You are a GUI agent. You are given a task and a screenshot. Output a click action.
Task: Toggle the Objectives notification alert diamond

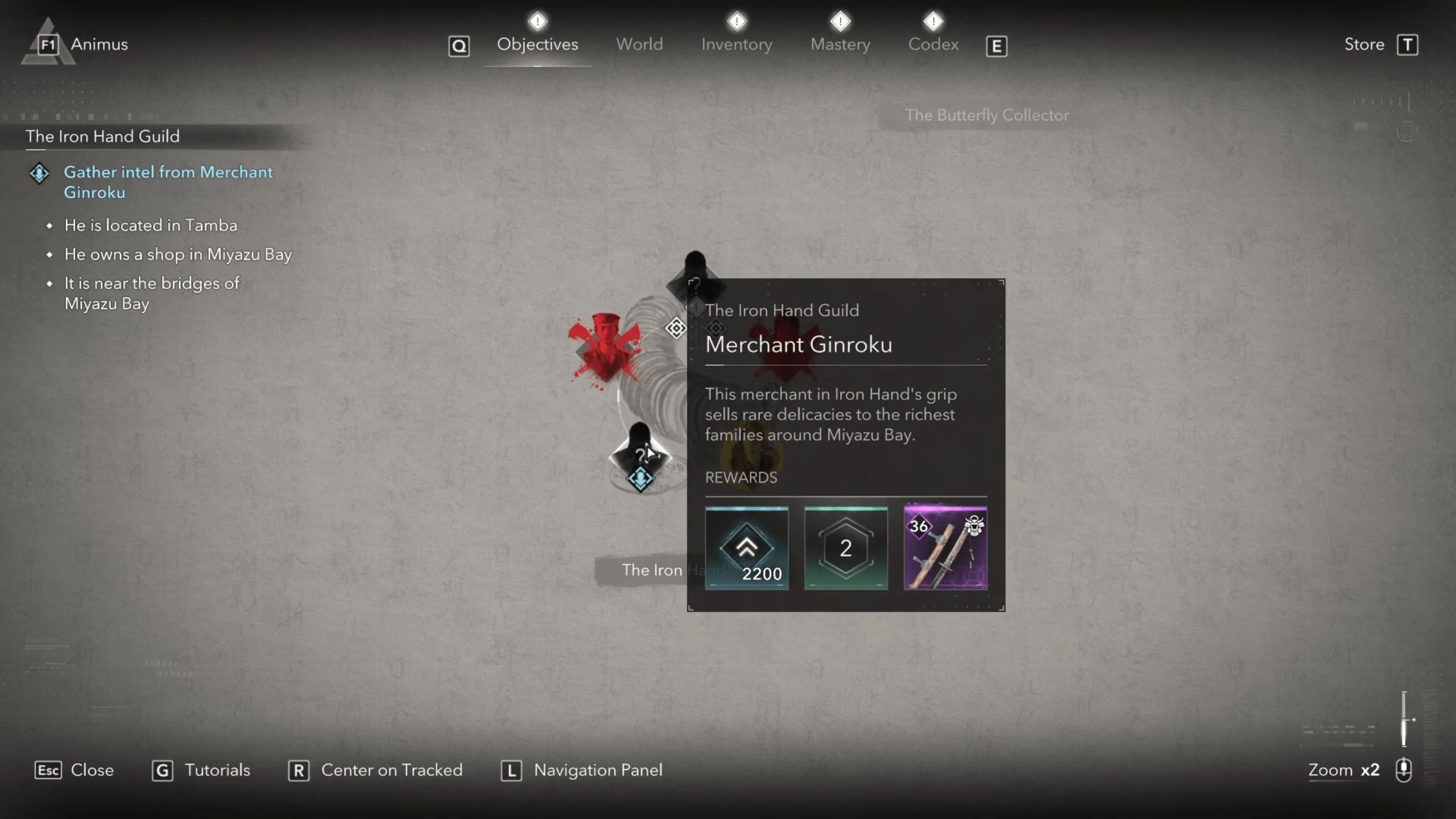tap(537, 22)
